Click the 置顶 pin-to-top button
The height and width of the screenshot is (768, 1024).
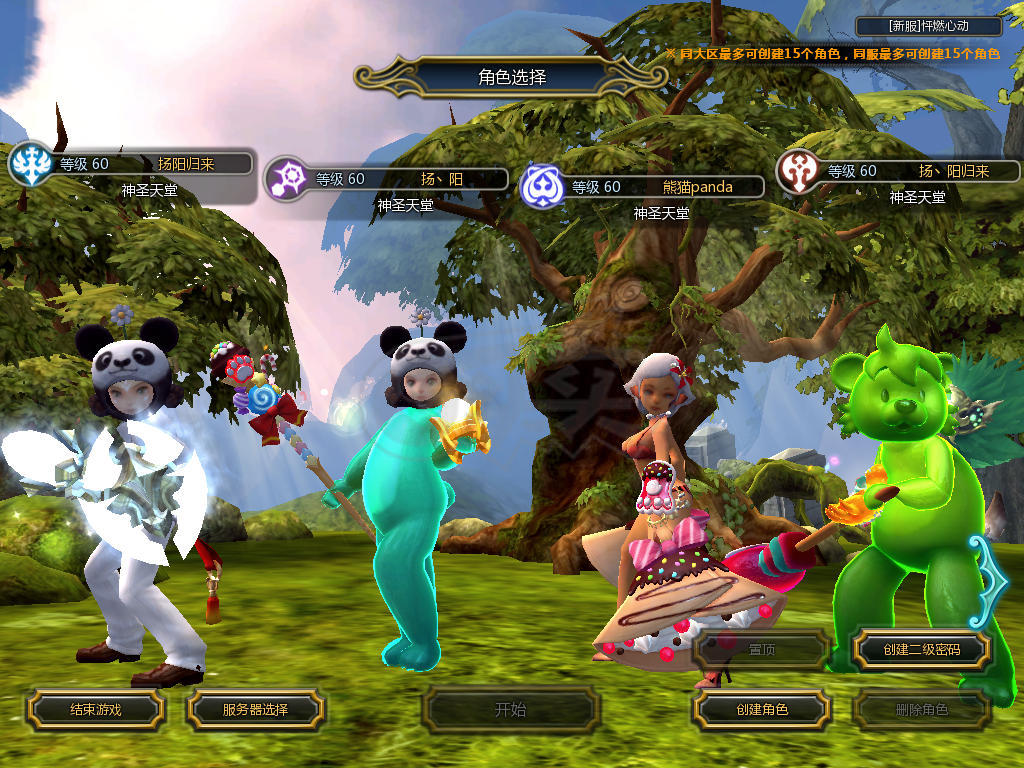[x=761, y=650]
